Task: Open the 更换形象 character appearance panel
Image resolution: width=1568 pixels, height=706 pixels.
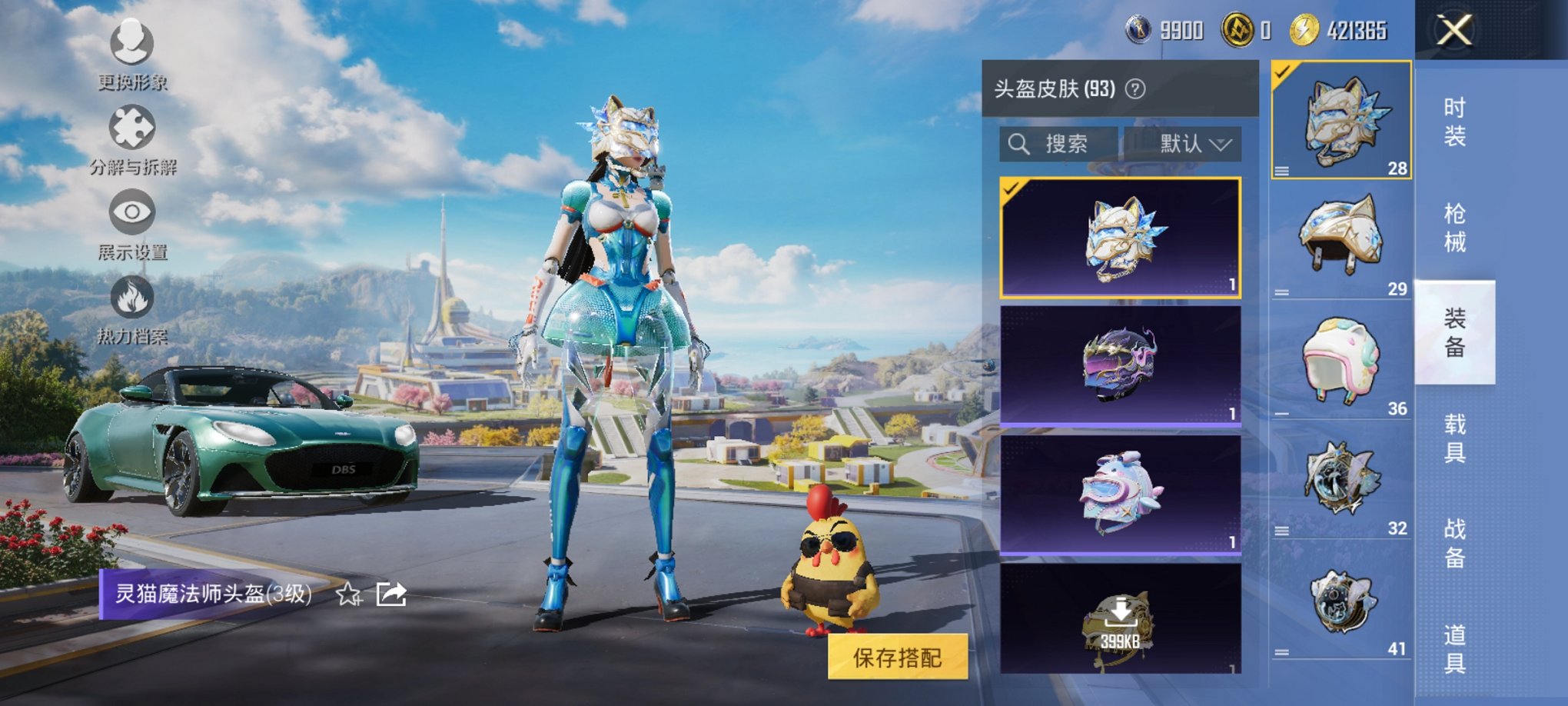Action: pyautogui.click(x=131, y=55)
